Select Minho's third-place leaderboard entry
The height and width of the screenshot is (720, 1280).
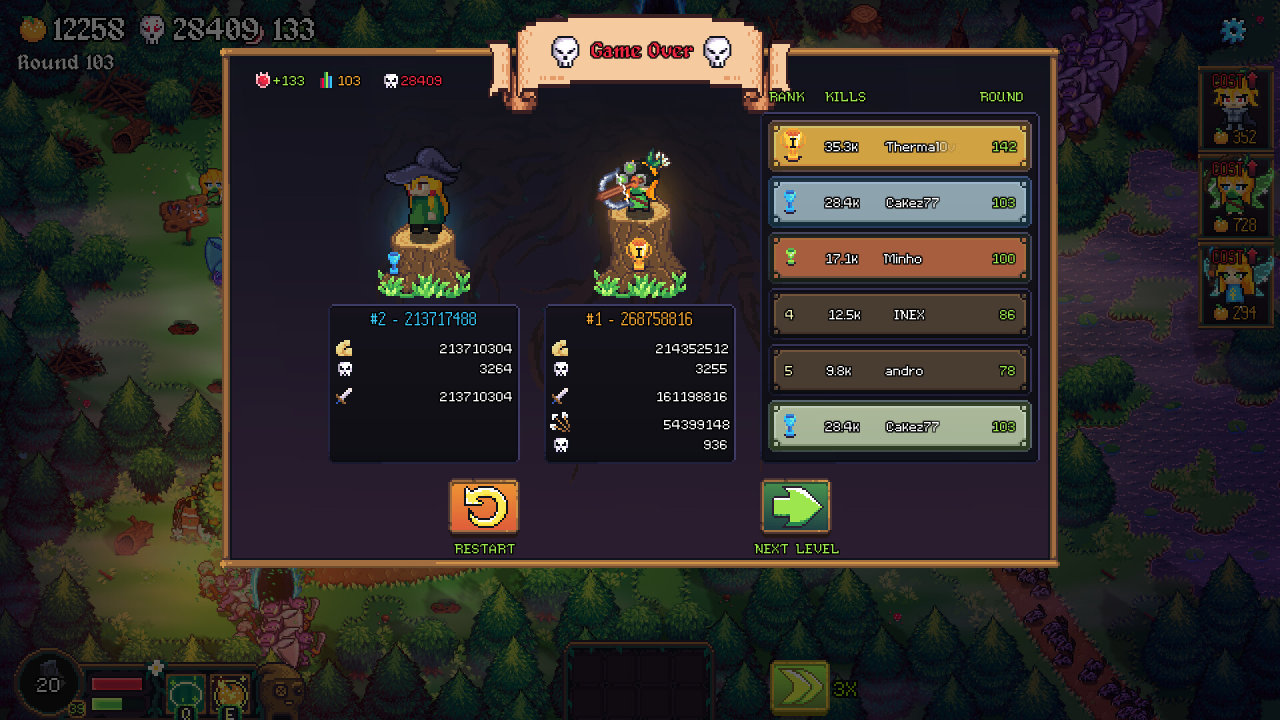click(899, 259)
